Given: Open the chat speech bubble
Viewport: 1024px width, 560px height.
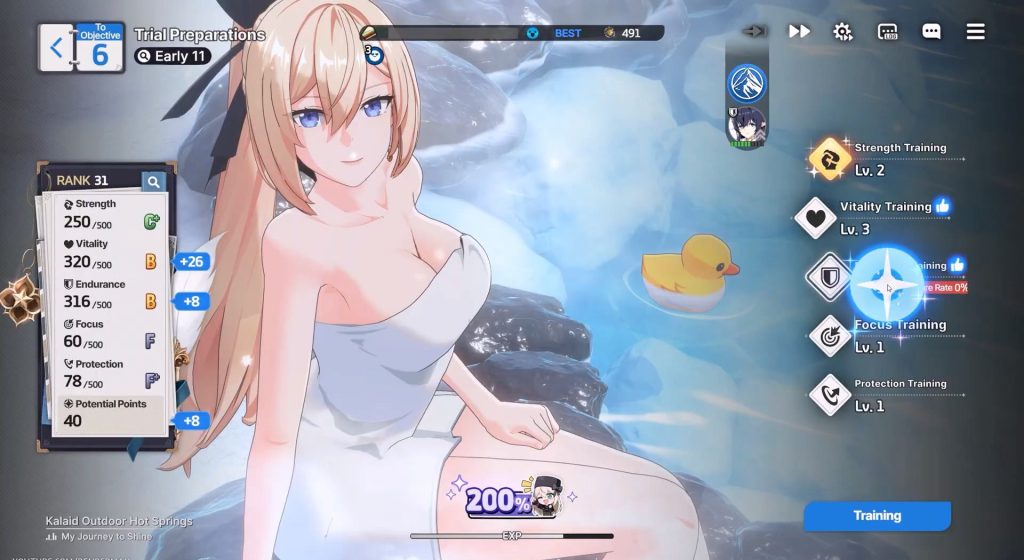Looking at the screenshot, I should (931, 31).
